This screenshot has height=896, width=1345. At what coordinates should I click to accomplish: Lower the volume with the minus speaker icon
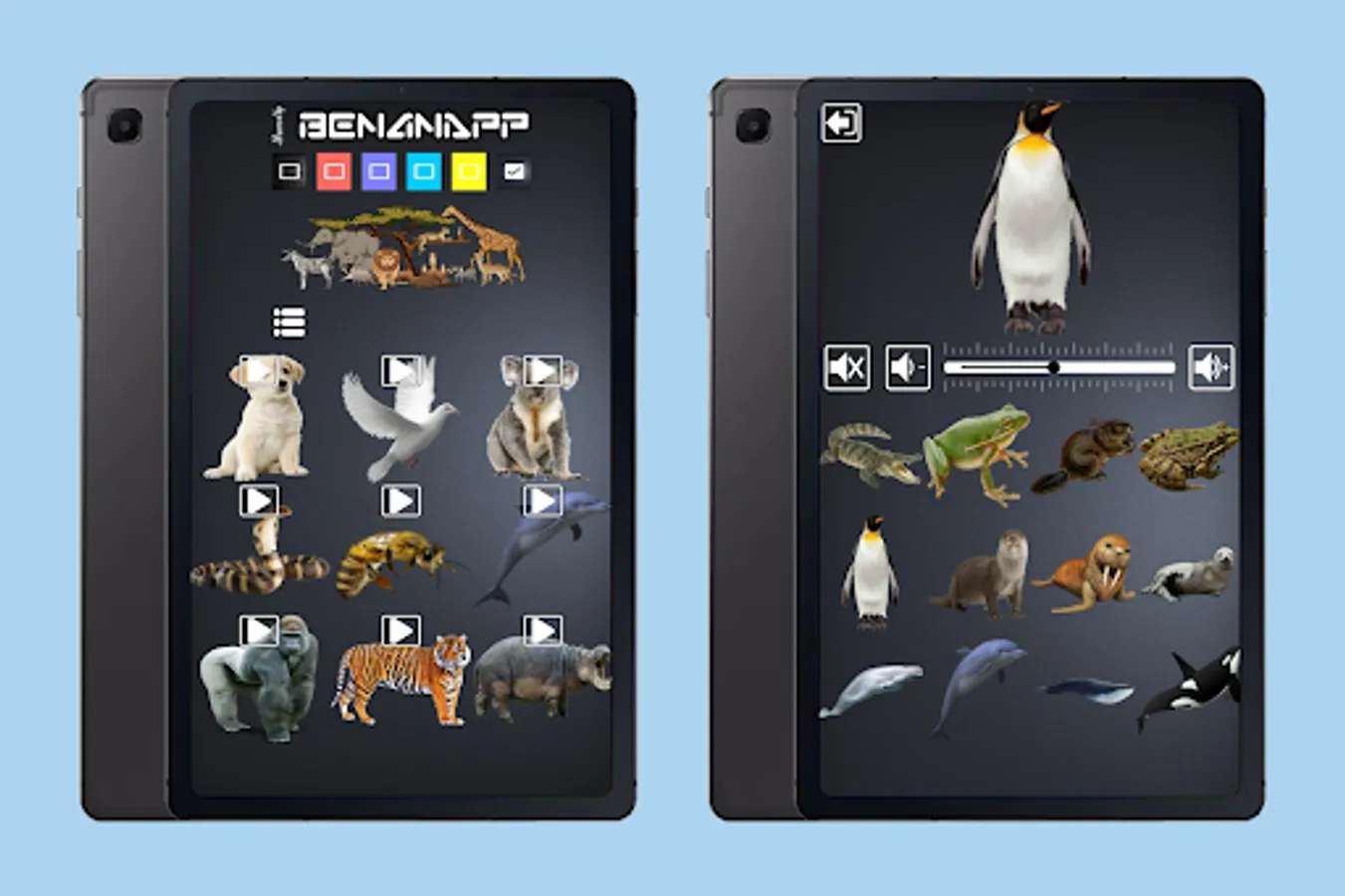tap(907, 364)
